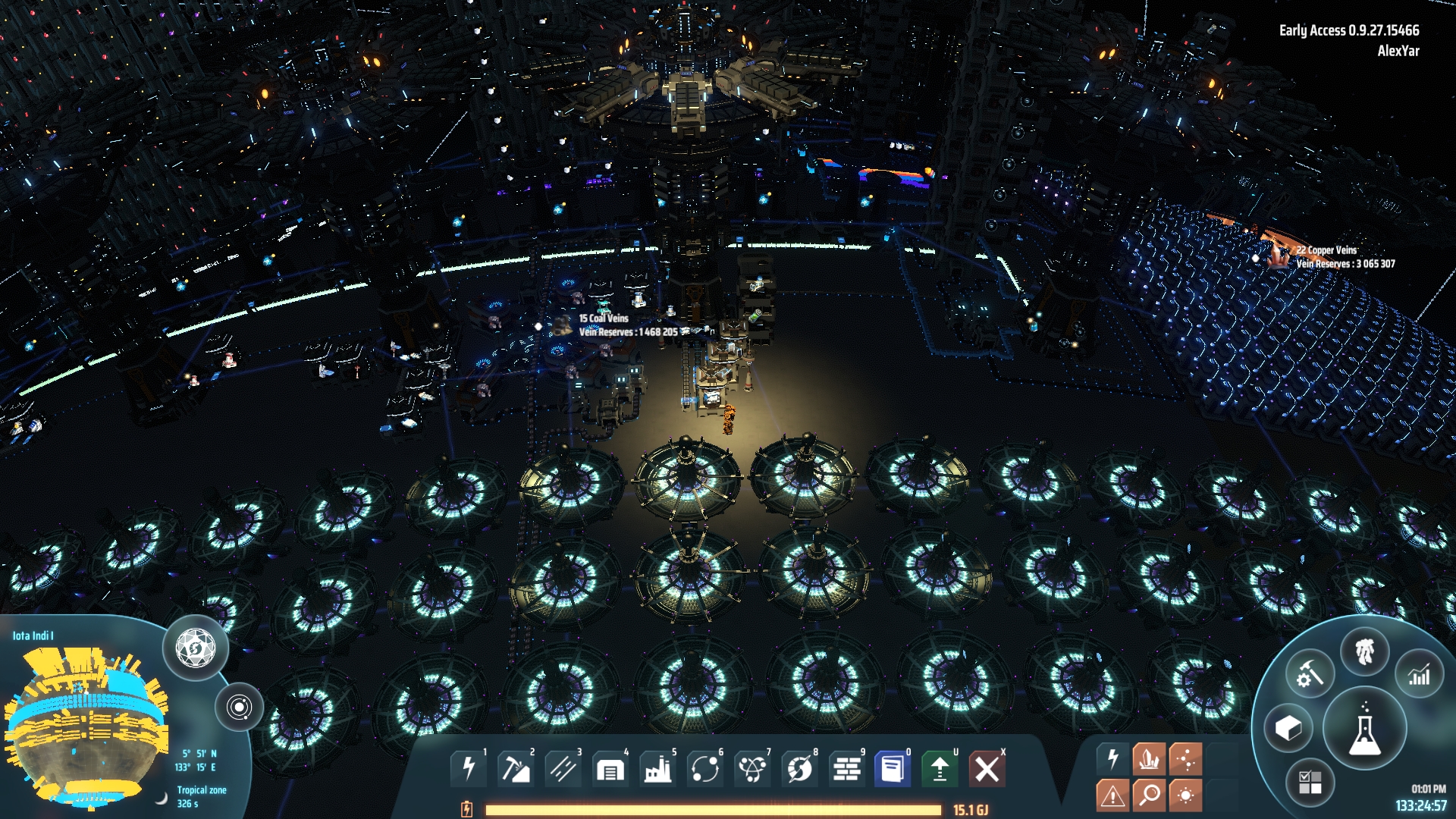Open the blue blueprint book button

point(893,769)
